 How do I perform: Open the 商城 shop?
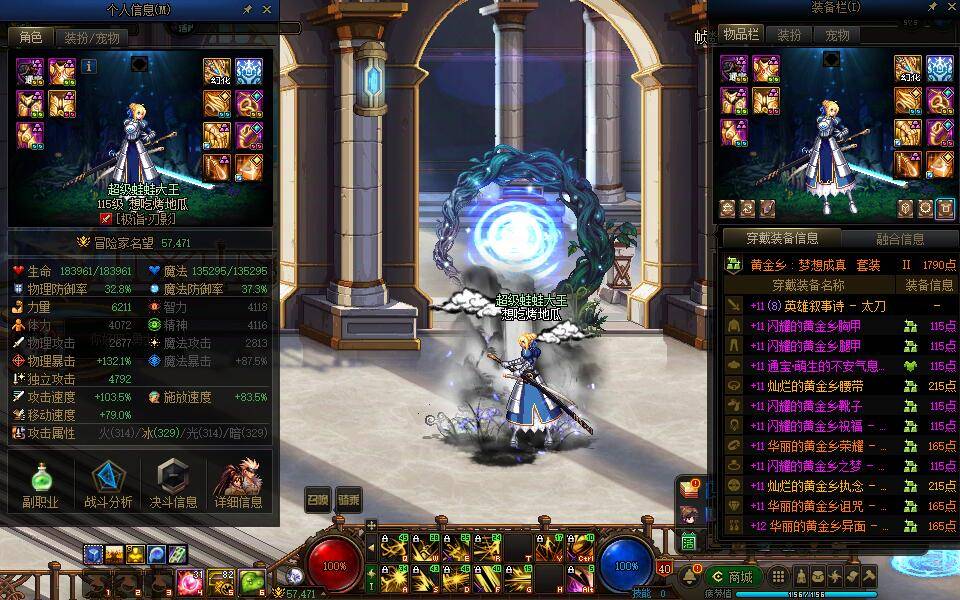tap(733, 577)
